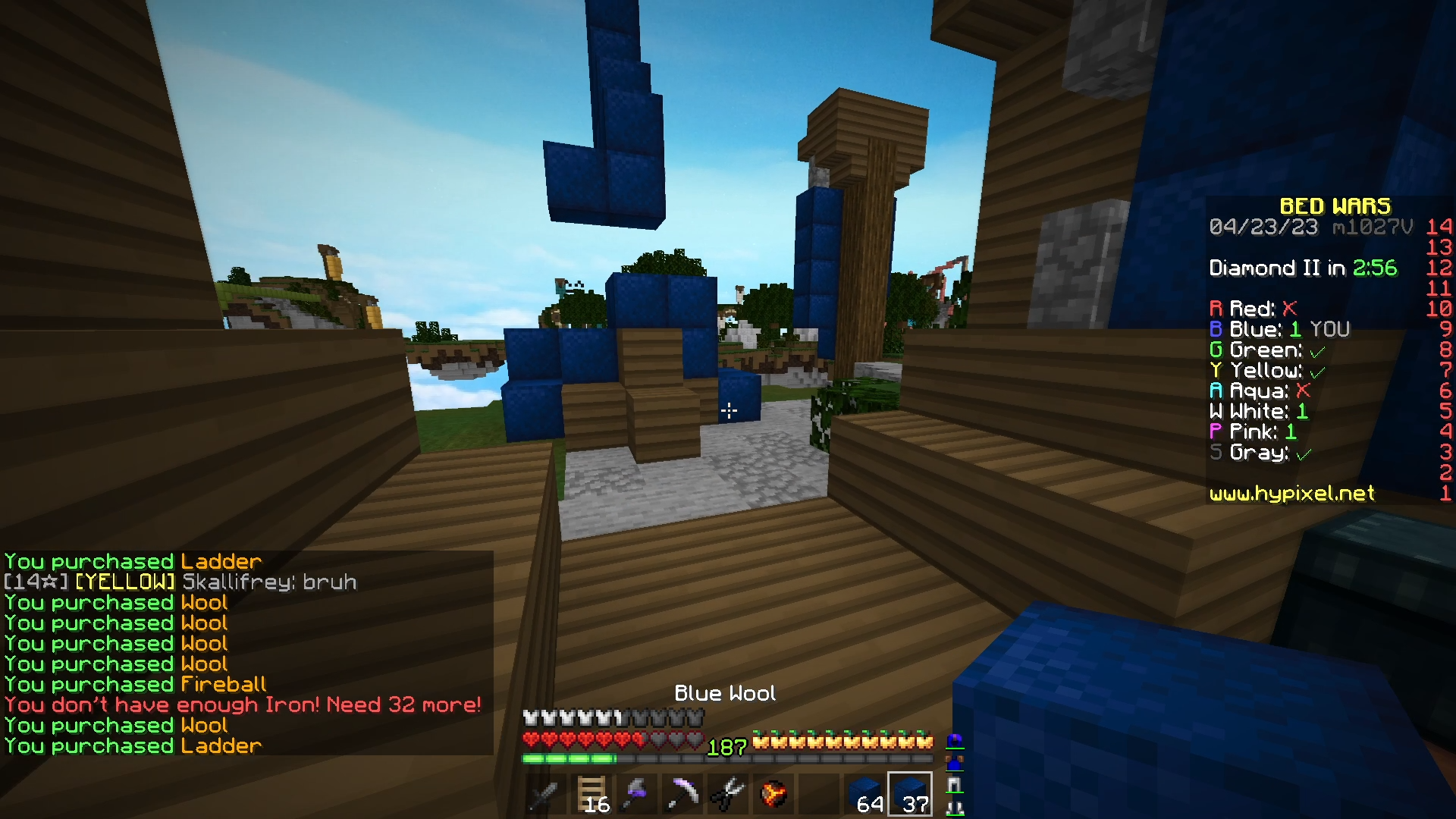Click the BED WARS scoreboard title
The width and height of the screenshot is (1456, 819).
1335,206
